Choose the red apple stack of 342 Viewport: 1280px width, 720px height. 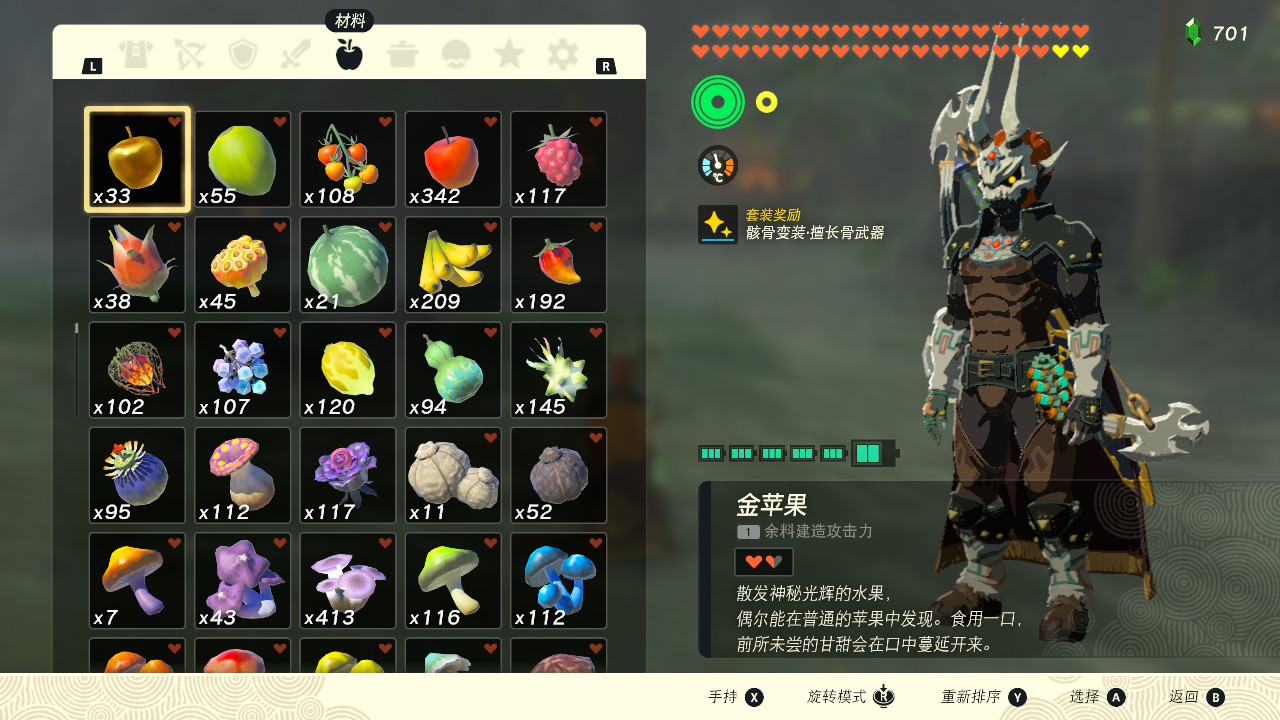point(453,160)
